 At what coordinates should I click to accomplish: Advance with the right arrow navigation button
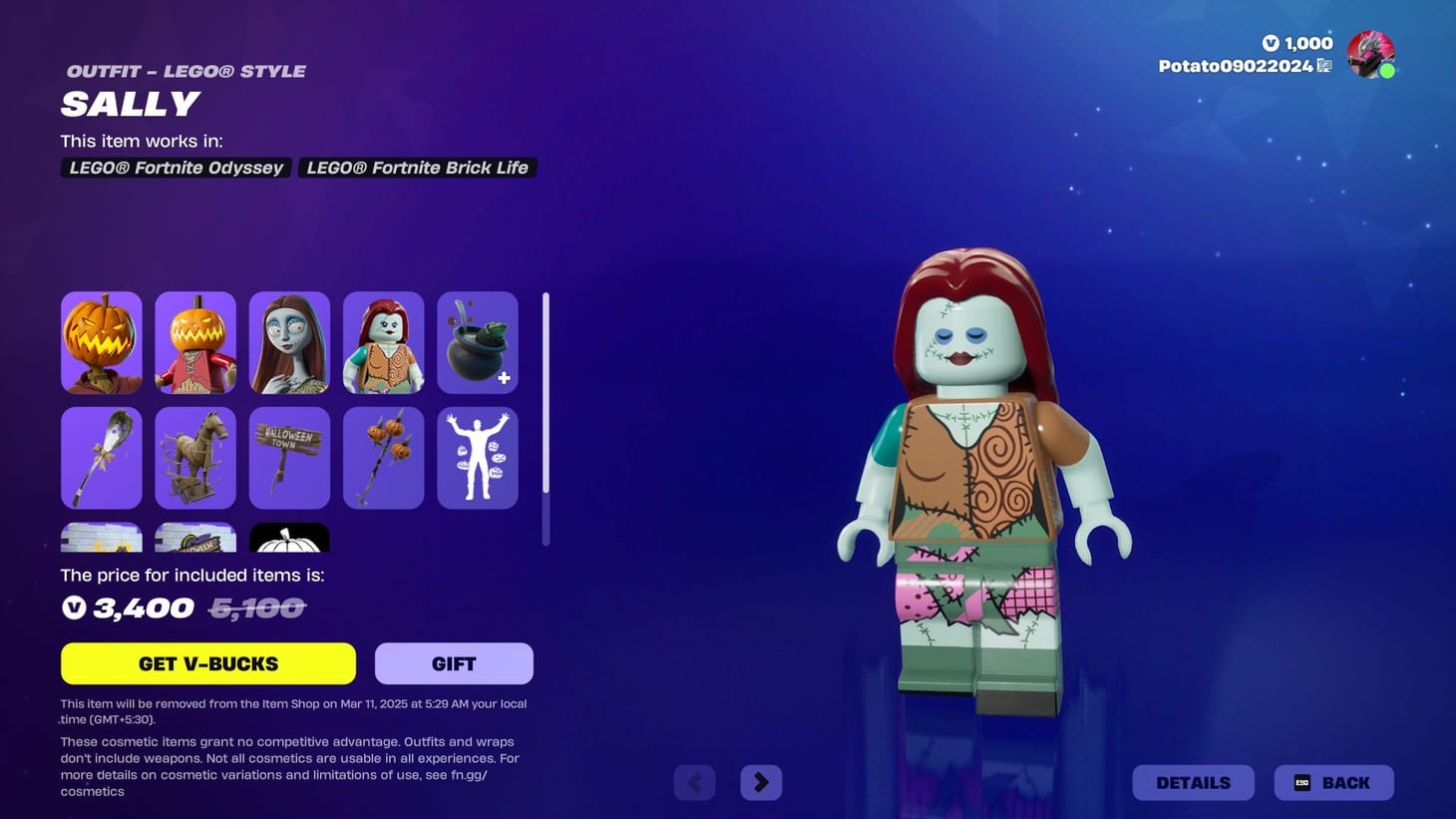[761, 782]
